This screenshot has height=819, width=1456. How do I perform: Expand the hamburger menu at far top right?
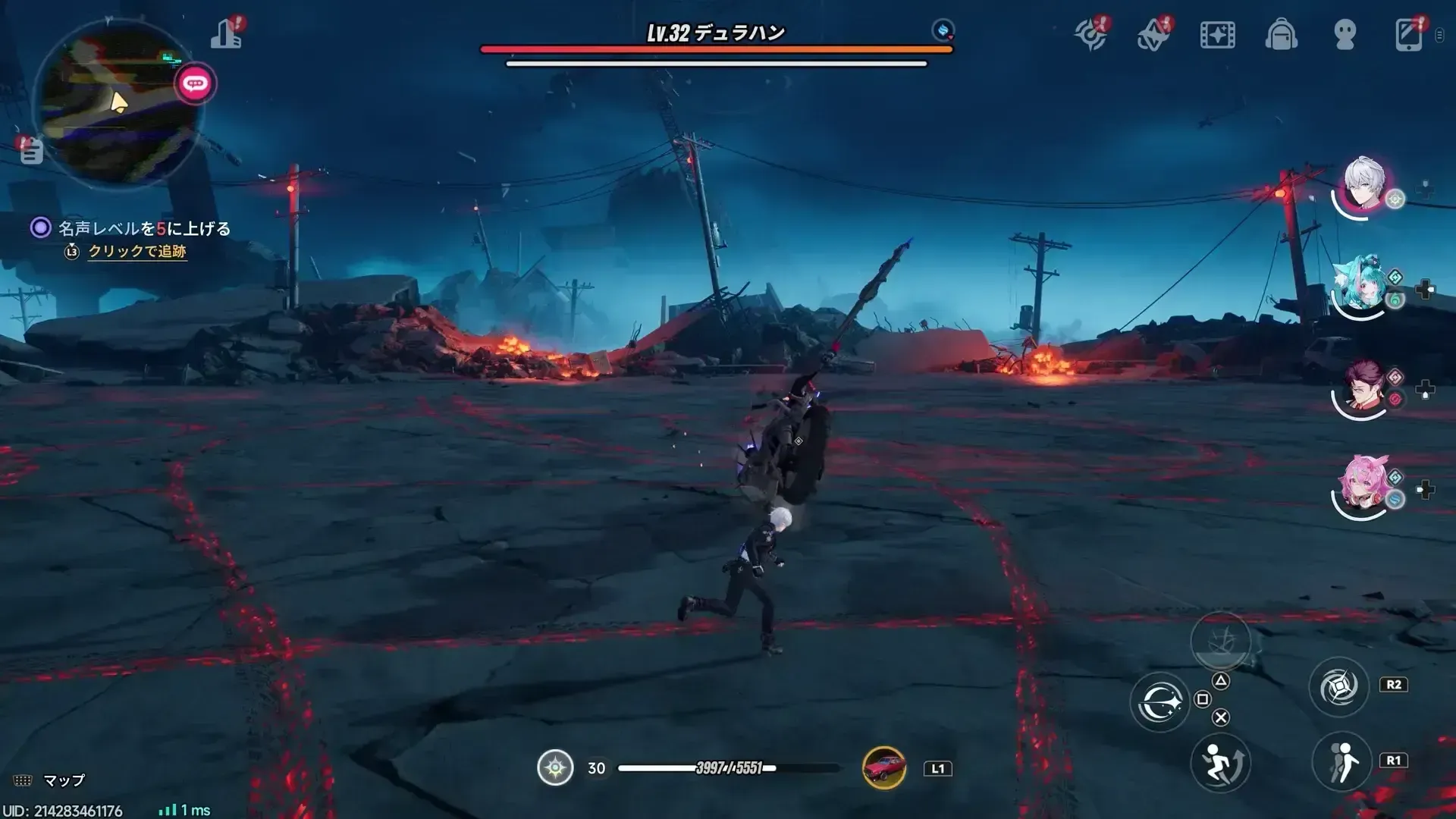pos(1439,34)
